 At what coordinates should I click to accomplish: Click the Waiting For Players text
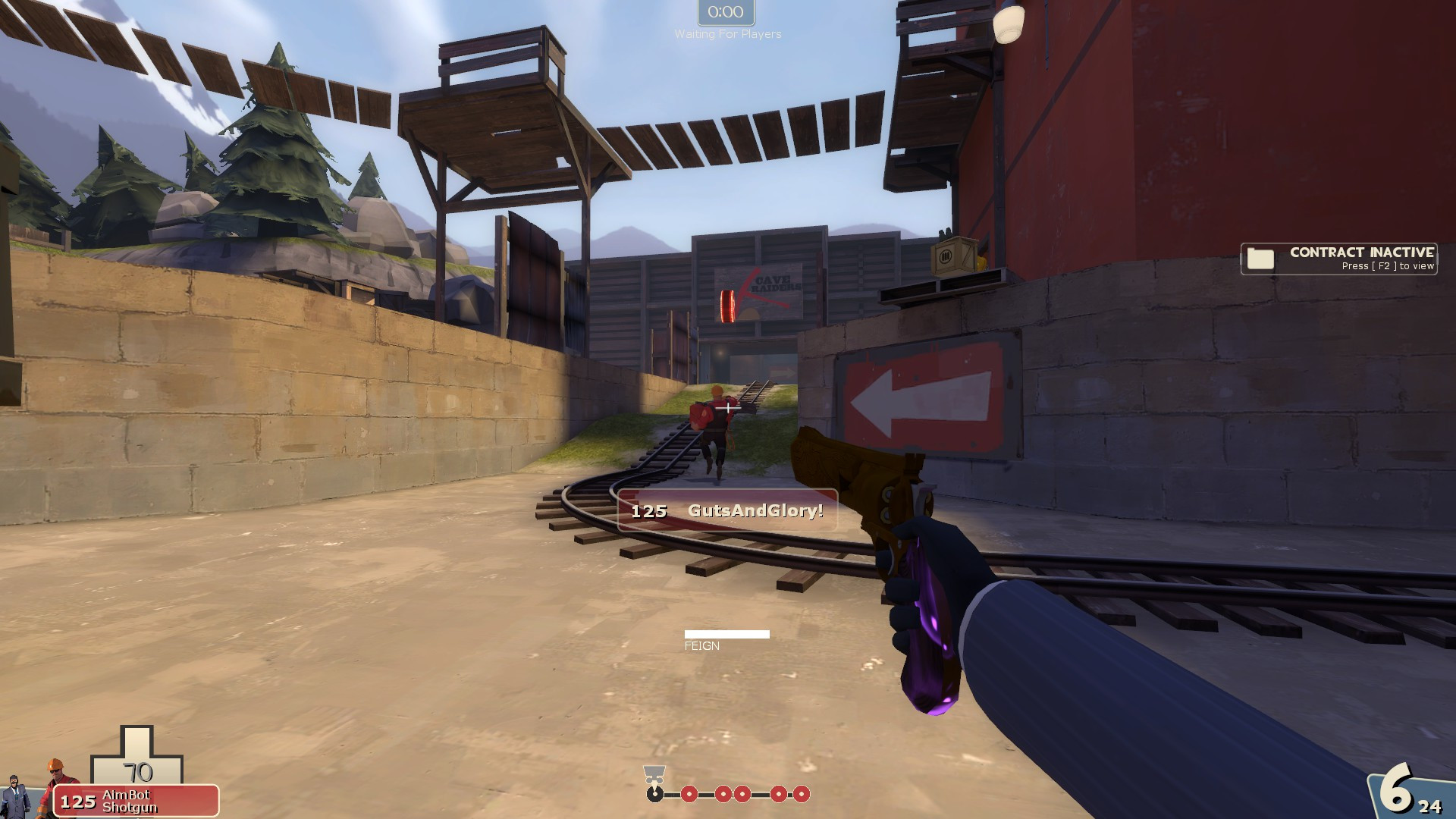pos(728,33)
